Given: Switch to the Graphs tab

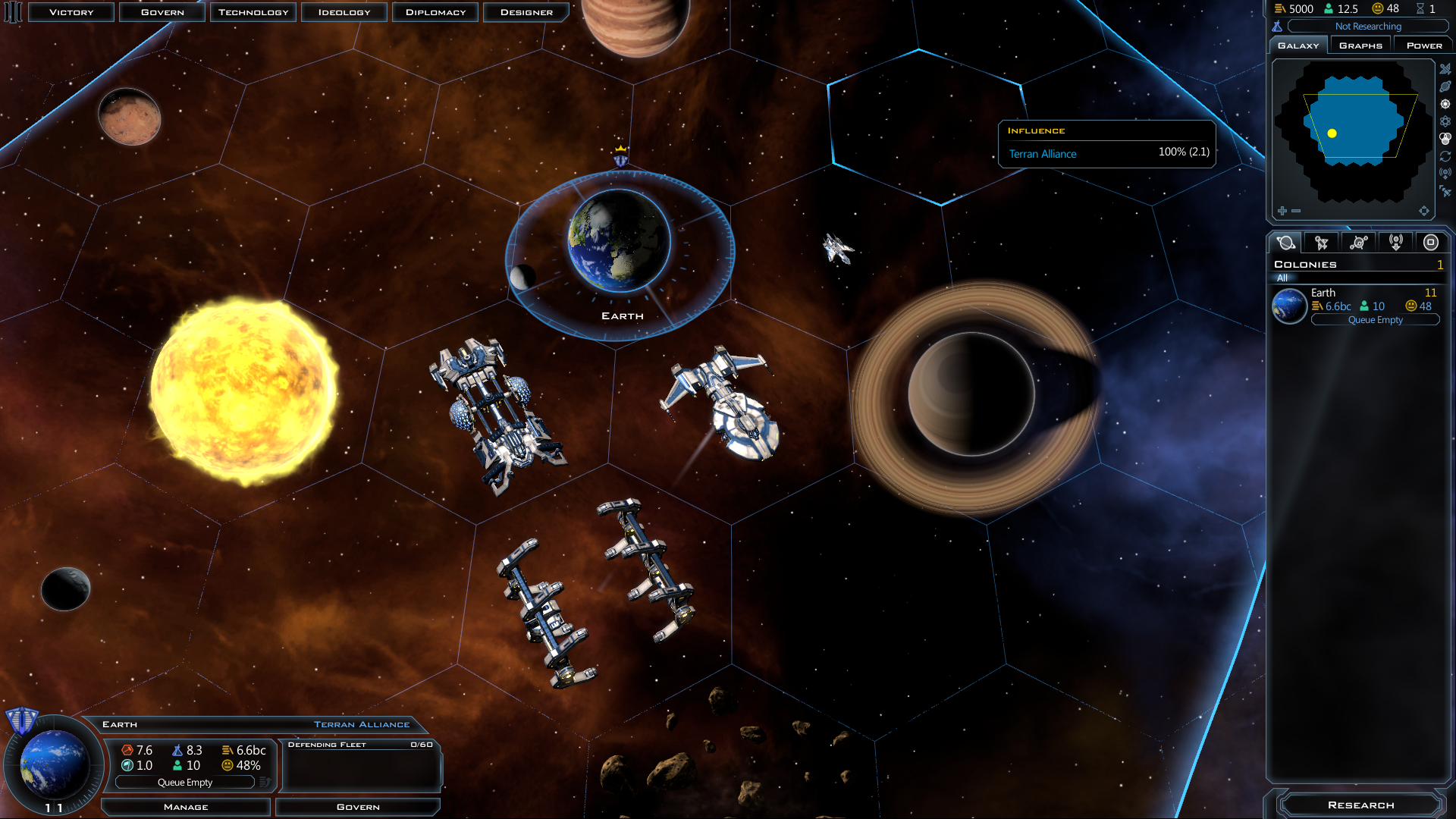Looking at the screenshot, I should (1360, 45).
